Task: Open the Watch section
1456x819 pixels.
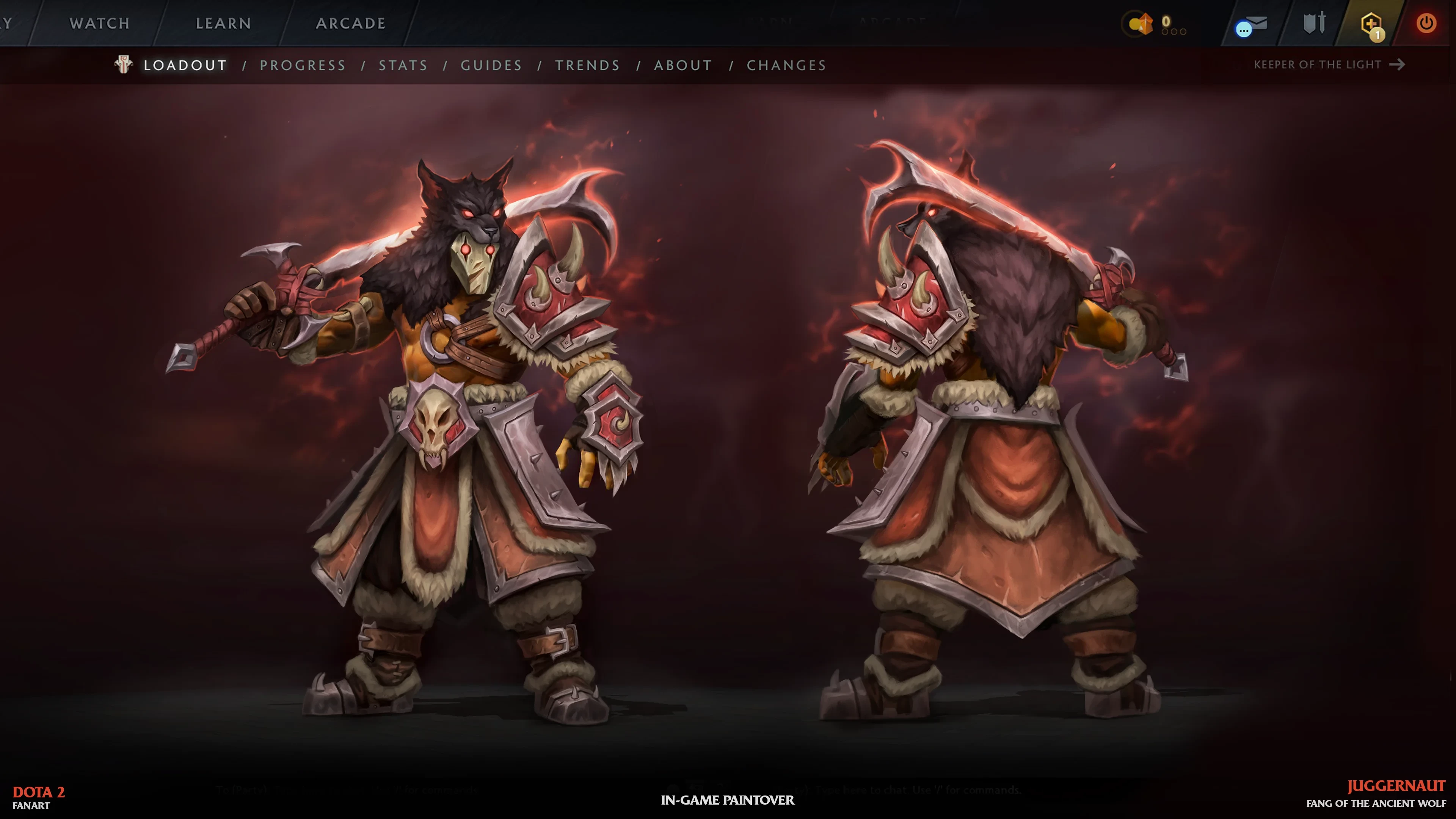Action: coord(99,23)
